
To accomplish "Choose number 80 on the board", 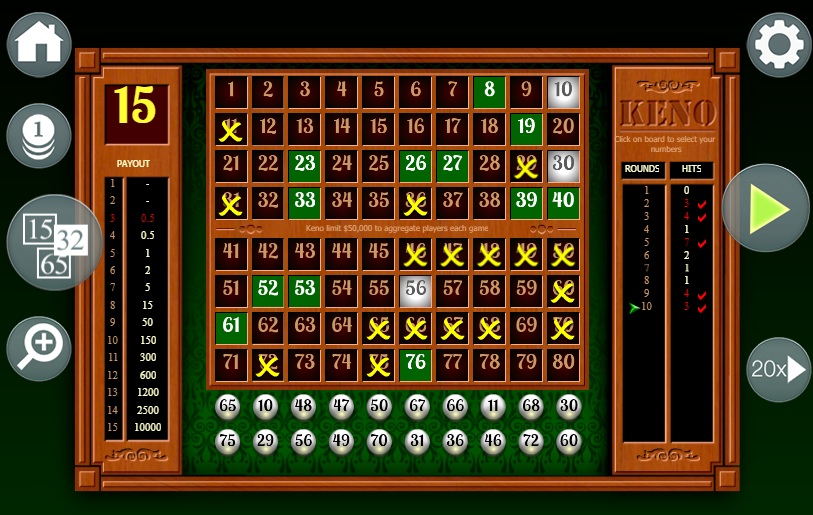I will 563,365.
